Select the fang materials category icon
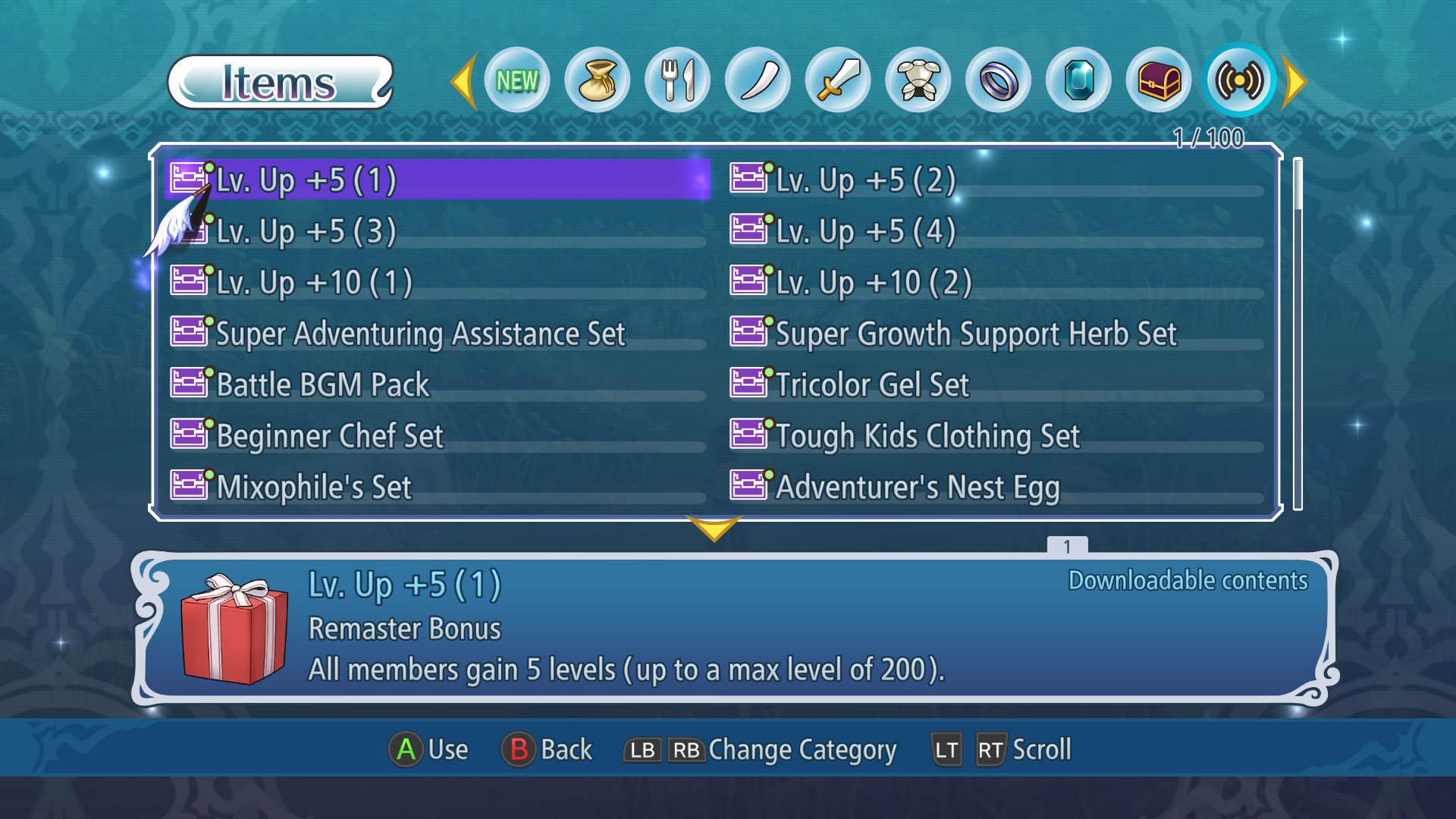1456x819 pixels. [x=758, y=80]
